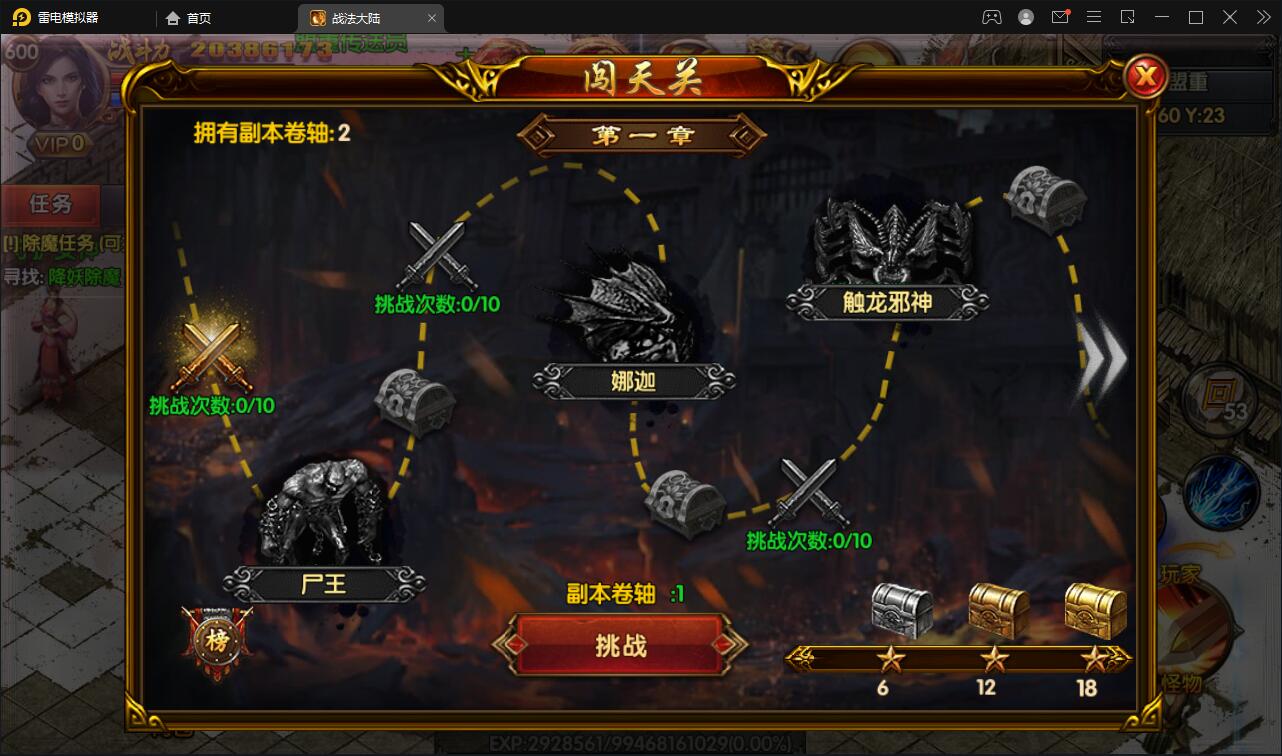
Task: Select the golden crossed swords battle node
Action: click(x=213, y=355)
